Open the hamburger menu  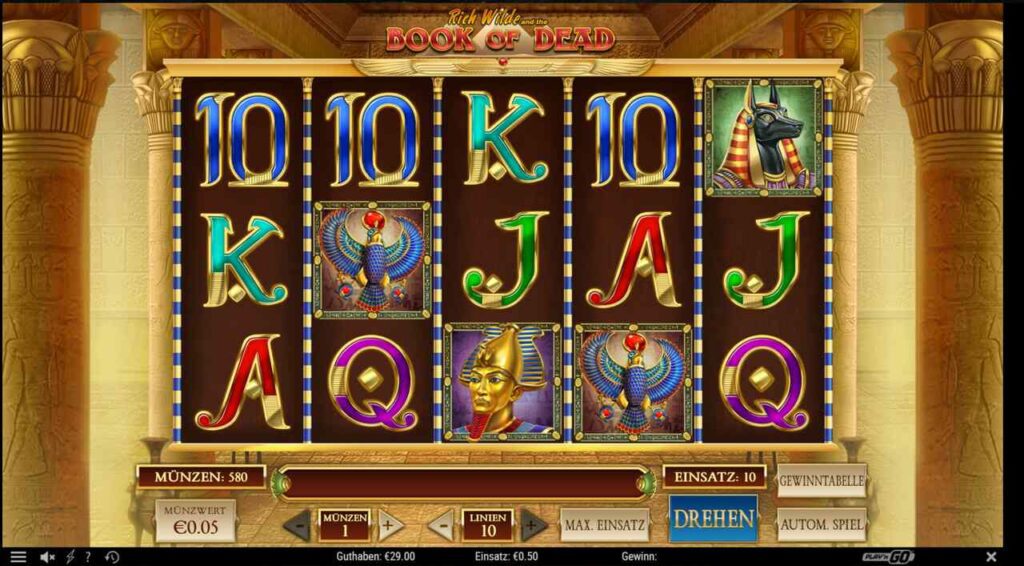[18, 557]
